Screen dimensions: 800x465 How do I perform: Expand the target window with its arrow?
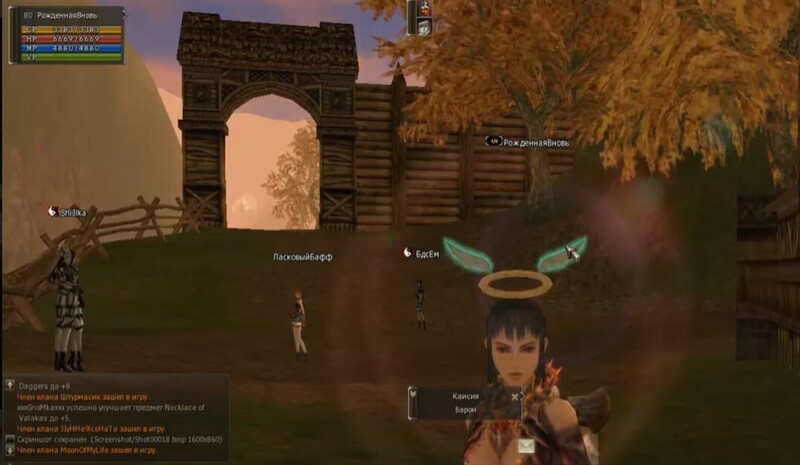(x=413, y=395)
